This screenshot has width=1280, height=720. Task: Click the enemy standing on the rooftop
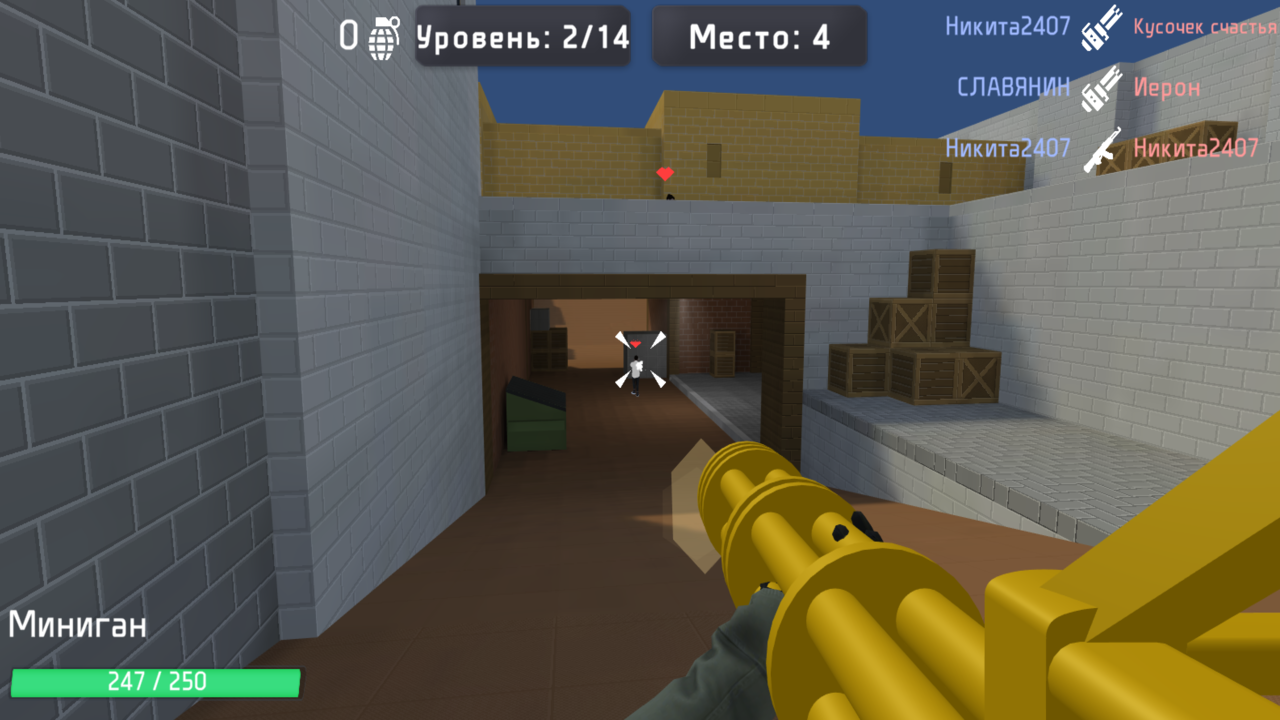[672, 195]
